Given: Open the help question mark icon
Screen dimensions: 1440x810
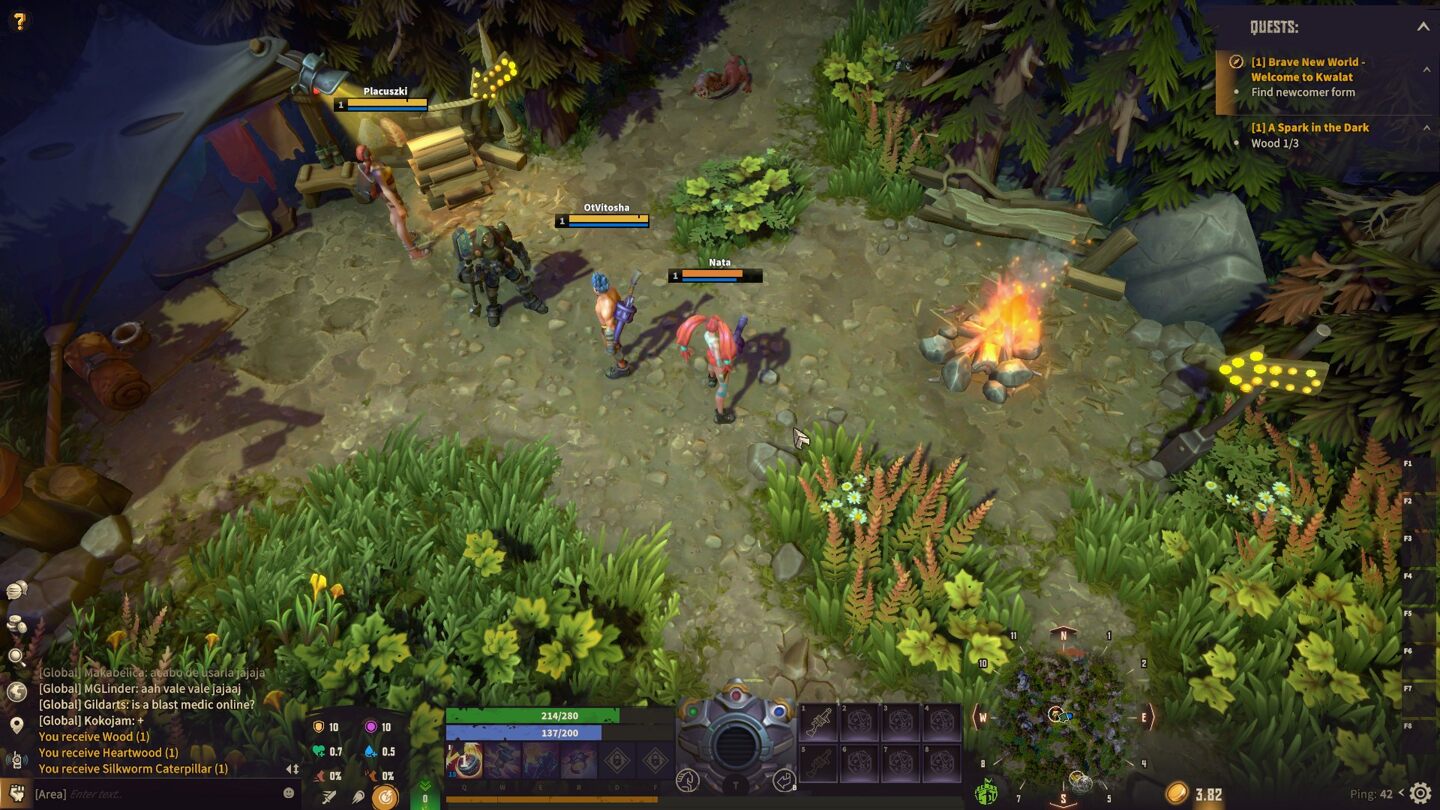Looking at the screenshot, I should 18,20.
